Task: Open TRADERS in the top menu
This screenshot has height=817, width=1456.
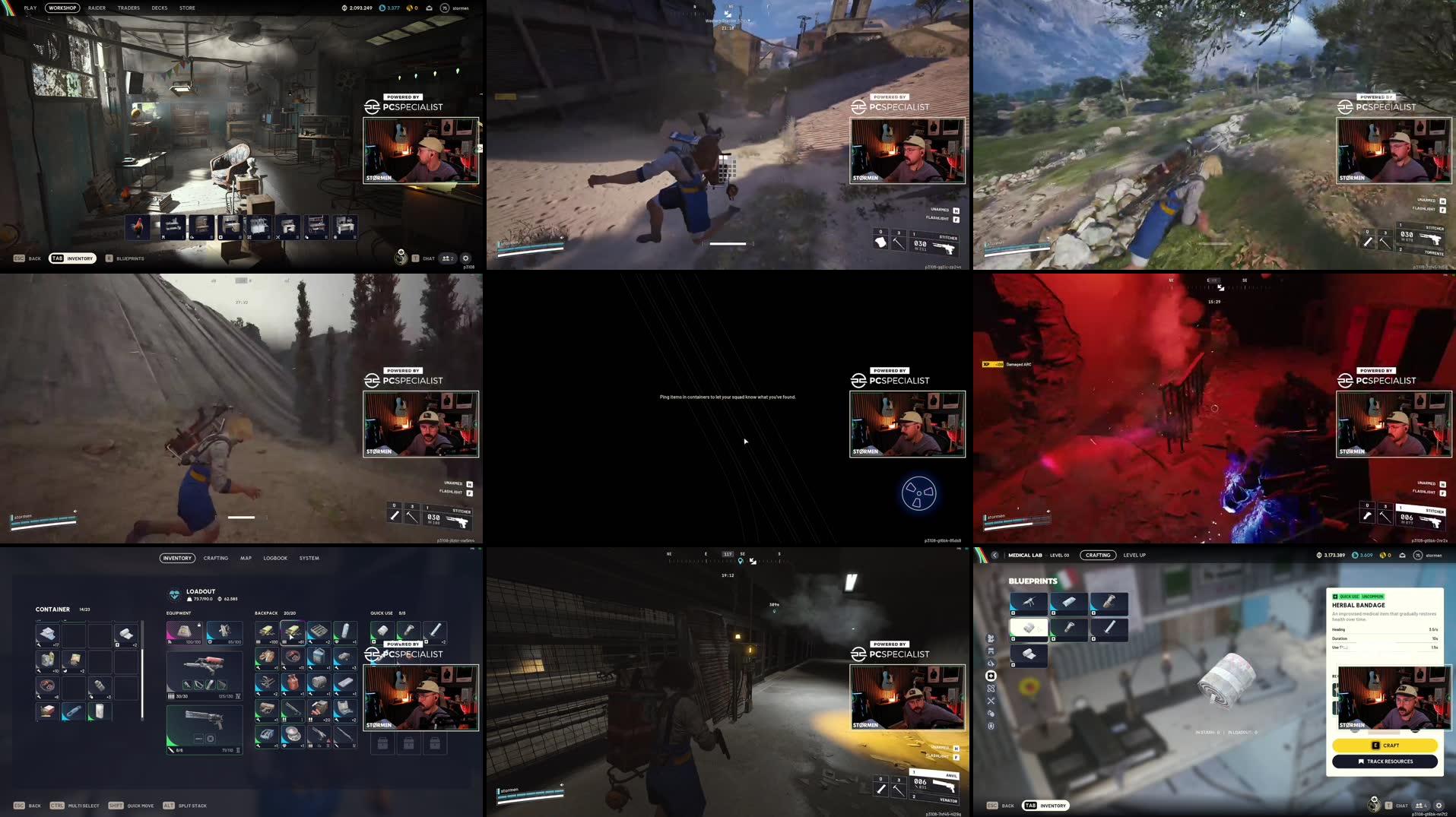Action: point(128,8)
